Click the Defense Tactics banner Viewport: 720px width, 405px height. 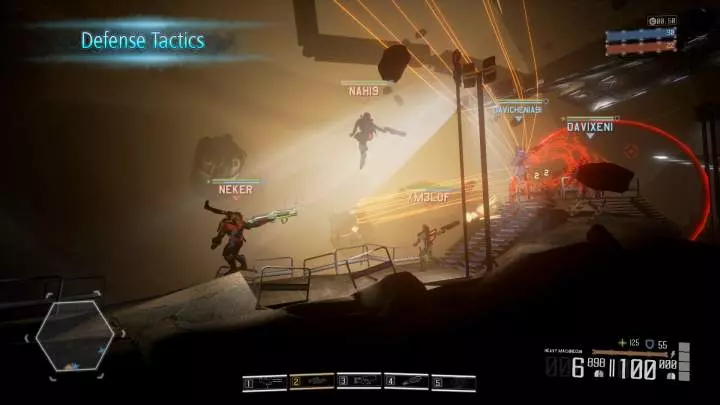pos(142,41)
